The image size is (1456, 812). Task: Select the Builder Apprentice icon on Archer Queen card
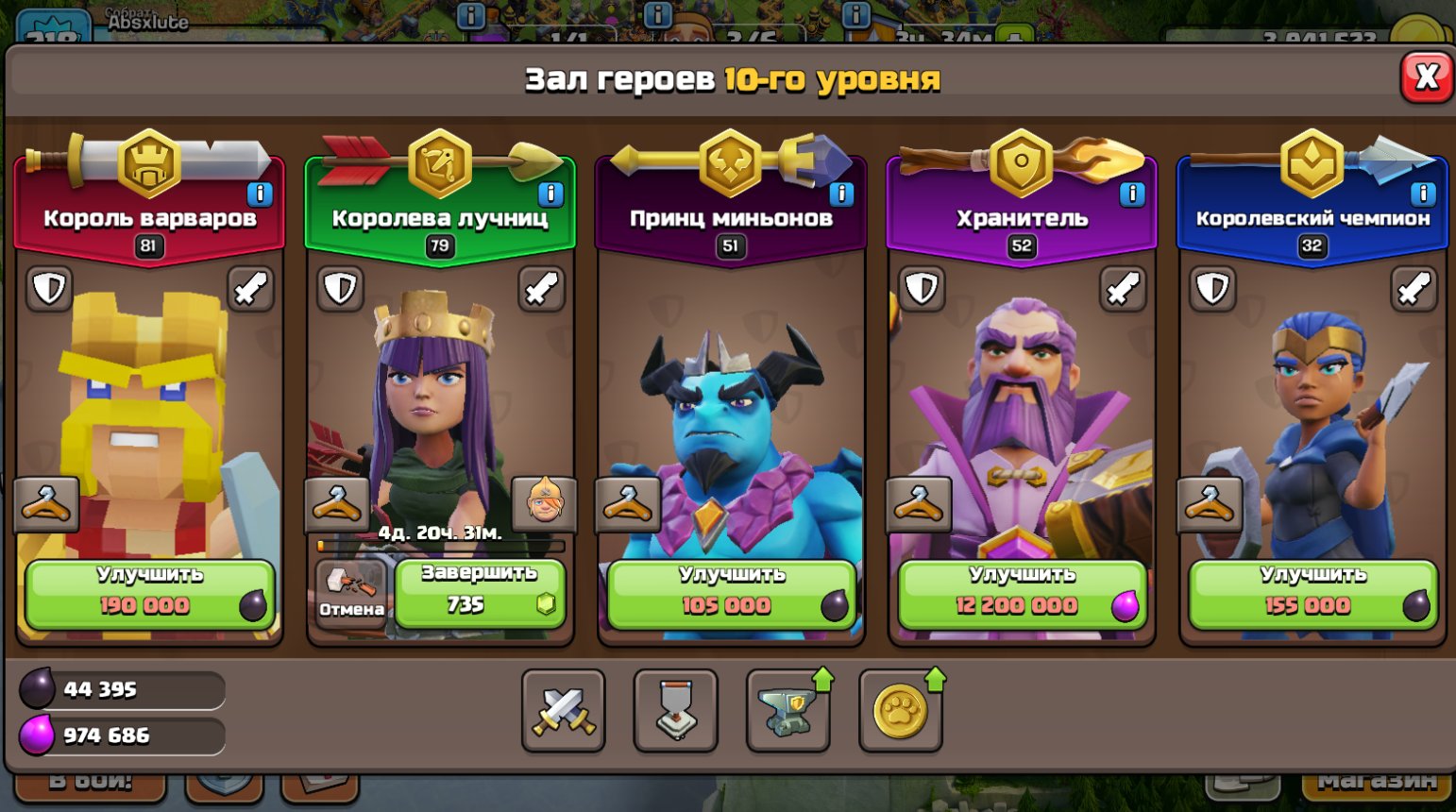point(541,503)
